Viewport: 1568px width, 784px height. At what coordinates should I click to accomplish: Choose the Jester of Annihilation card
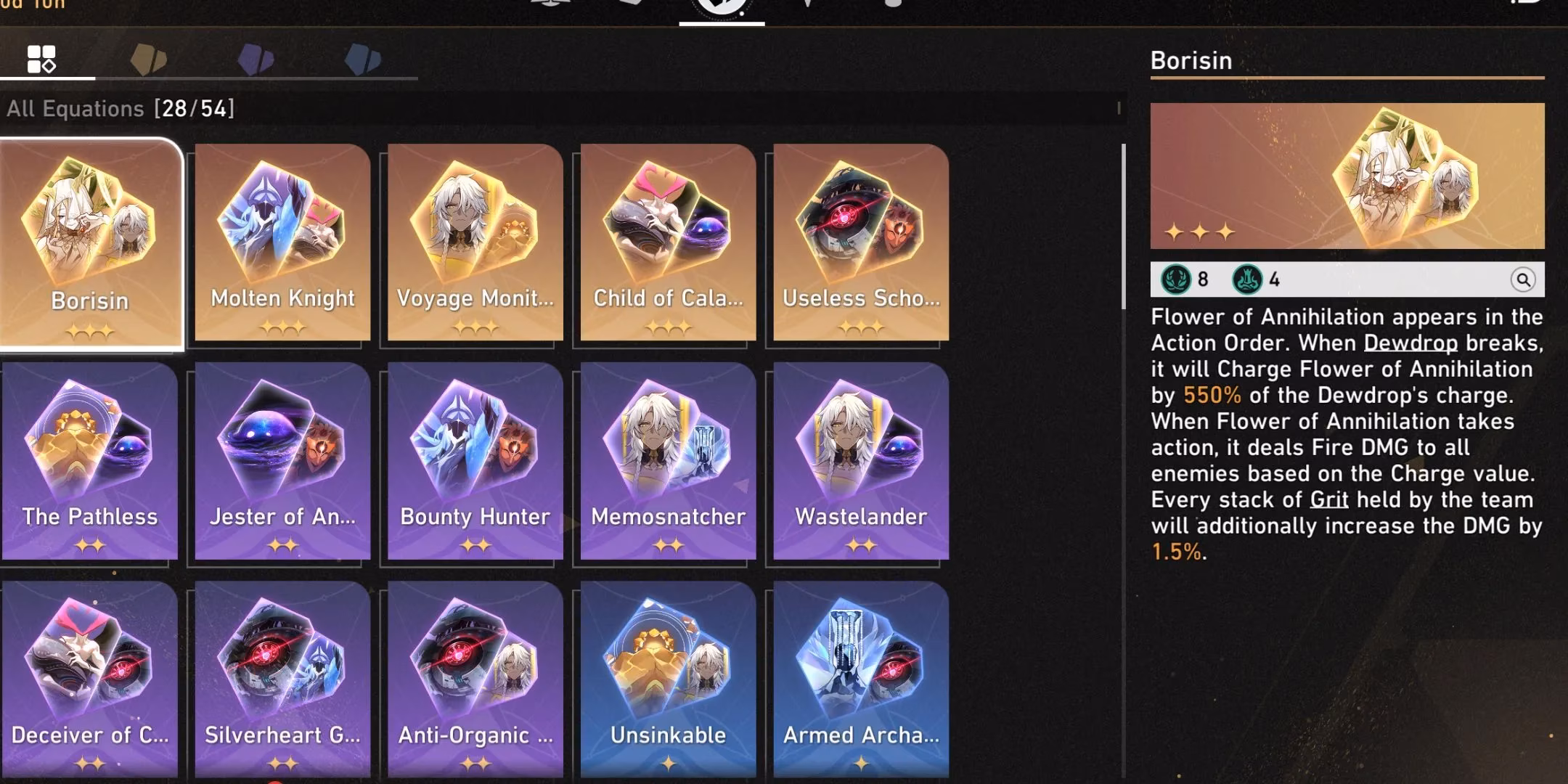282,462
